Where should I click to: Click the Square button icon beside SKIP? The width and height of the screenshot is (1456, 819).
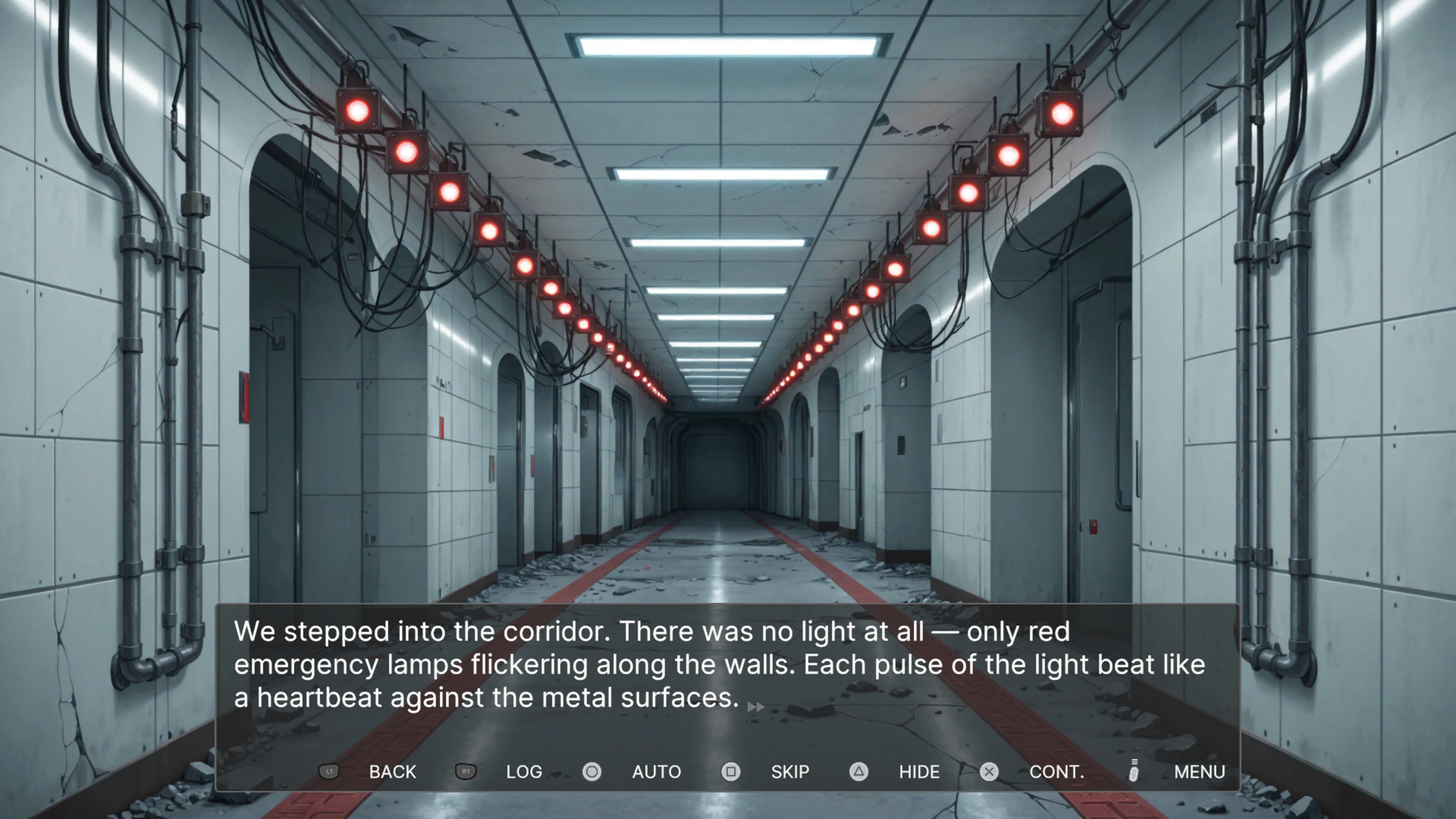(x=731, y=772)
